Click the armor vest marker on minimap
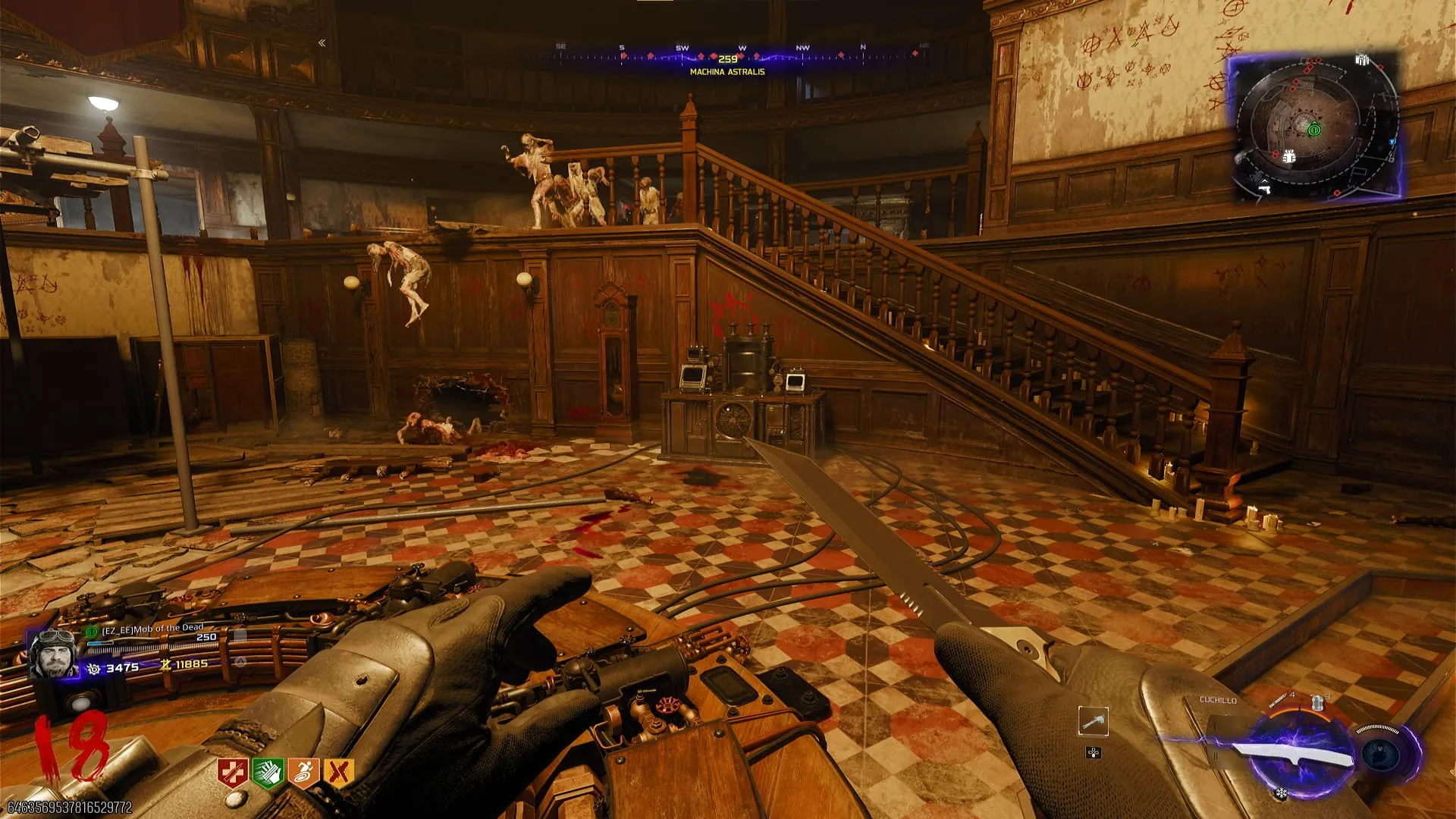The width and height of the screenshot is (1456, 819). 1288,157
